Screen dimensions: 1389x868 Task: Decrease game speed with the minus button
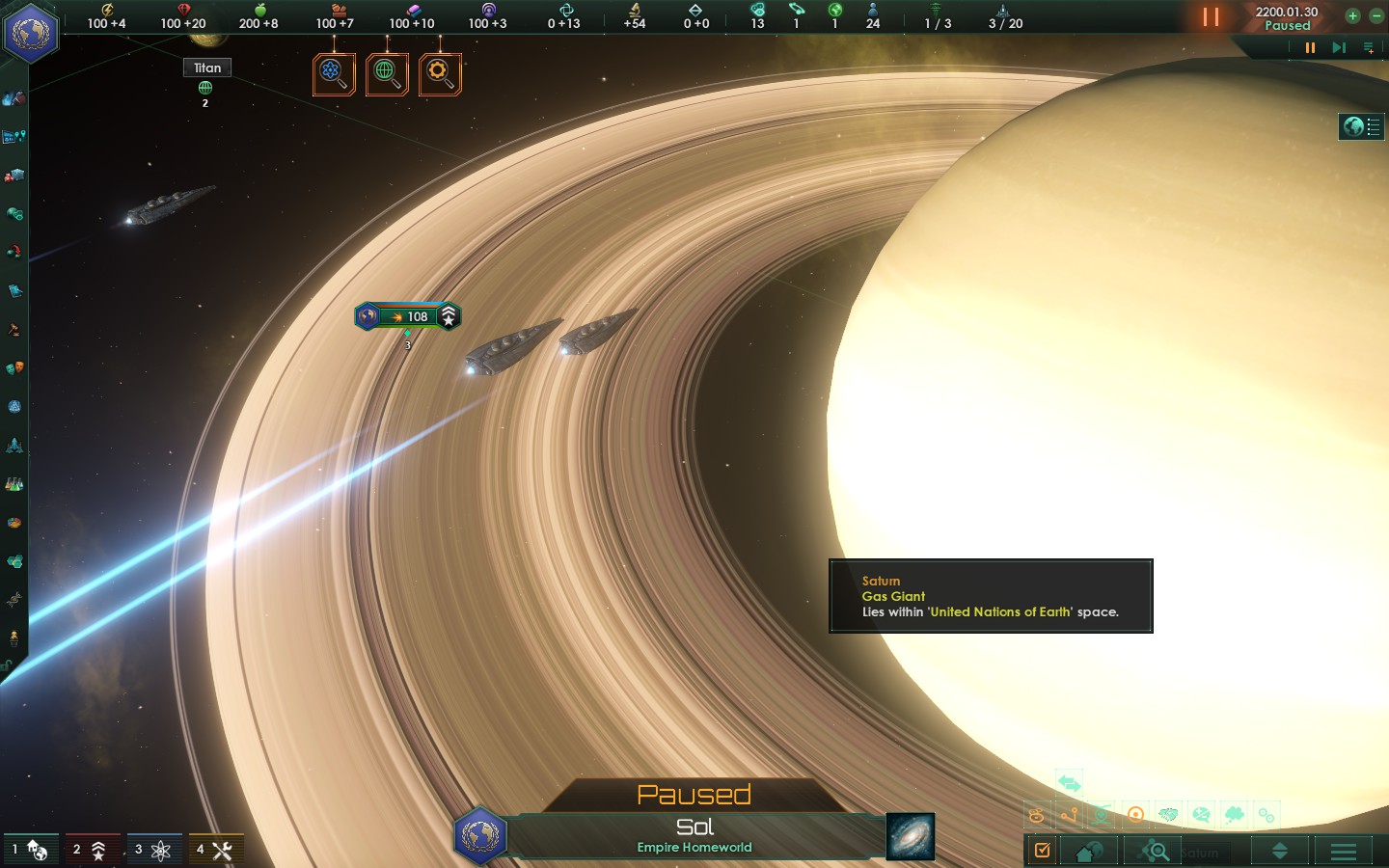[x=1376, y=15]
